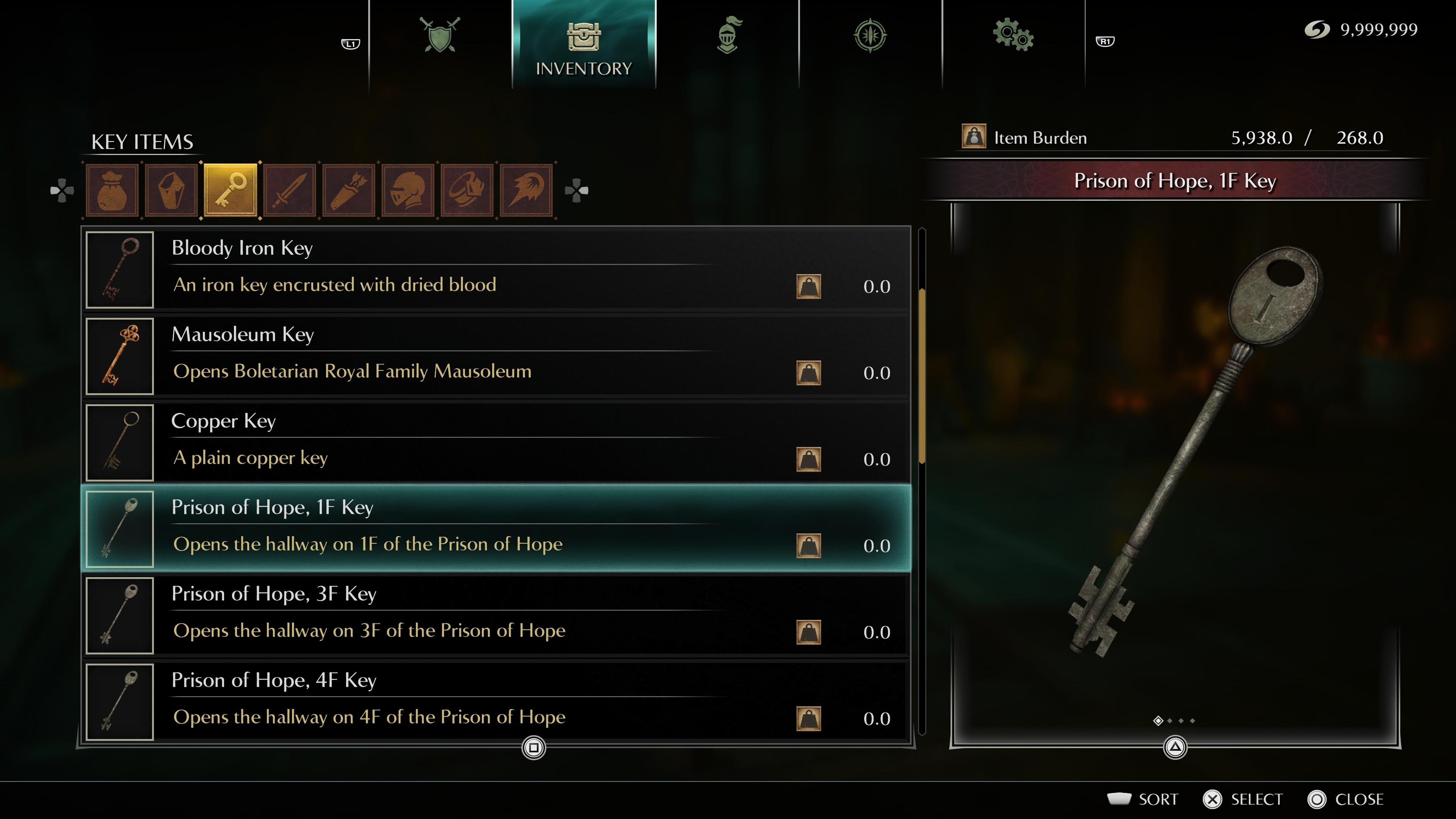The width and height of the screenshot is (1456, 819).
Task: Open the compass emblem tab
Action: 871,36
